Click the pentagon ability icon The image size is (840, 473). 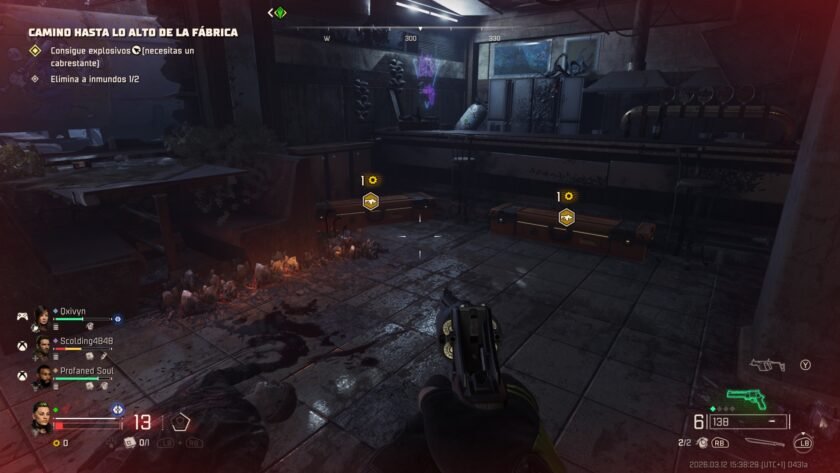[181, 422]
